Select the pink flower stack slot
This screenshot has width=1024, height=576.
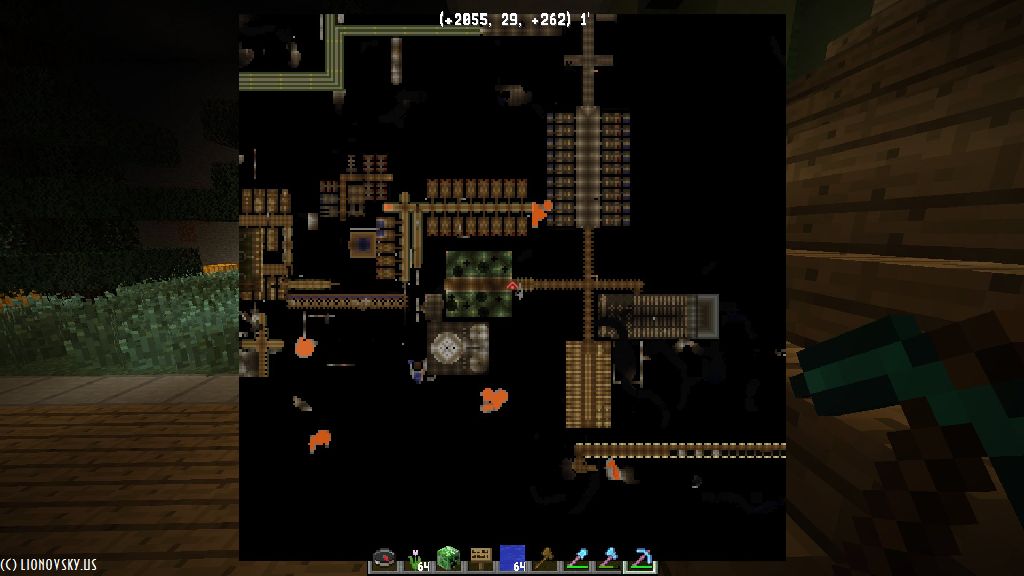(x=417, y=558)
